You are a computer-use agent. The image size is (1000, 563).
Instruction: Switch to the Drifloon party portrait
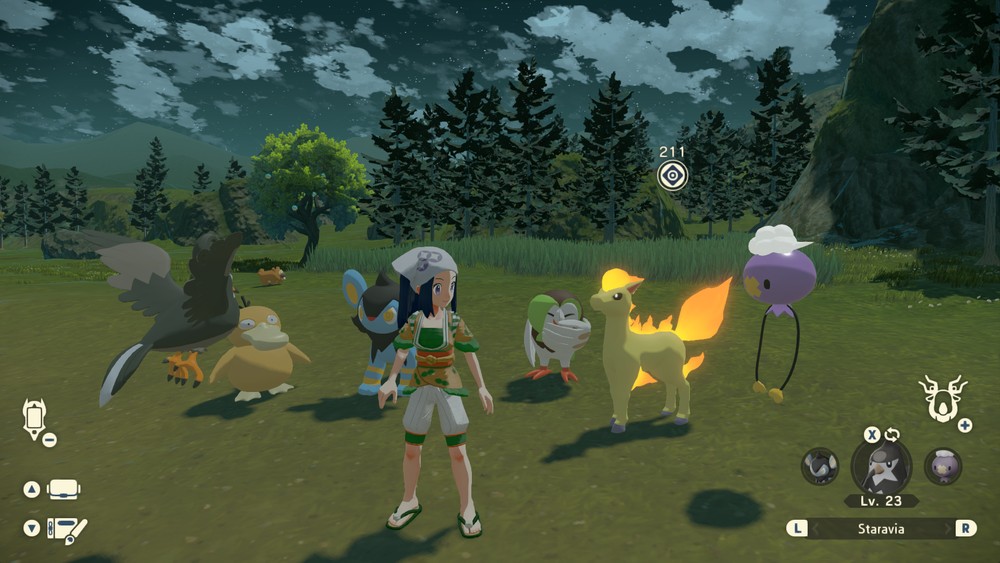(x=942, y=466)
